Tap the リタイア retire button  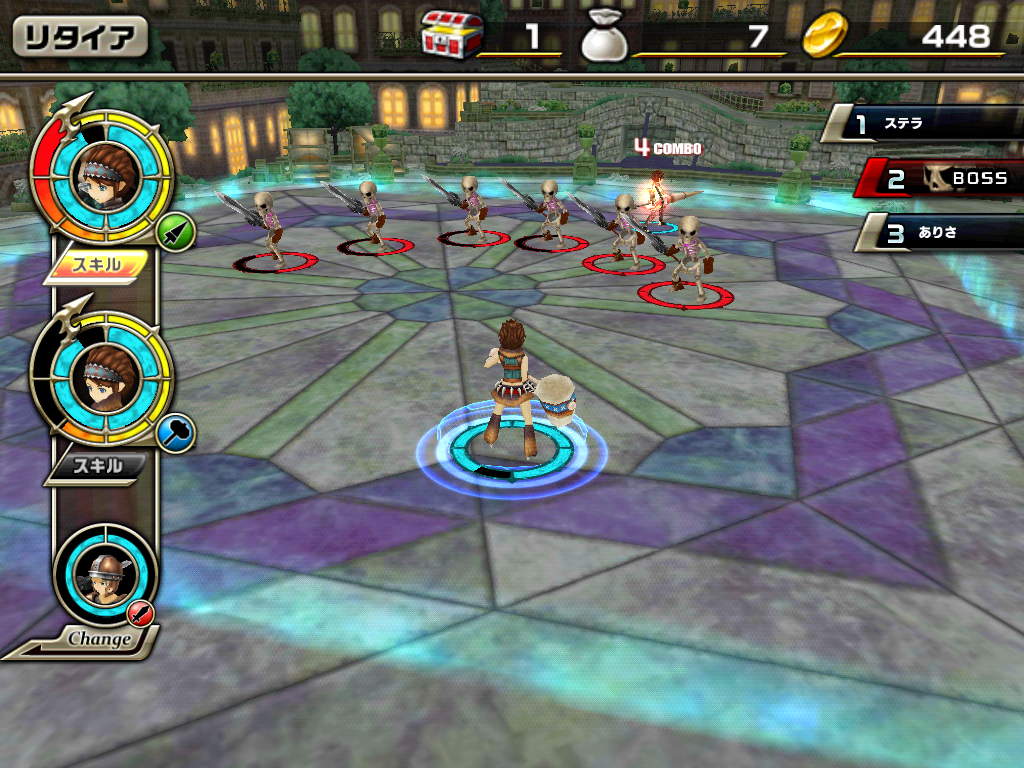[x=80, y=38]
